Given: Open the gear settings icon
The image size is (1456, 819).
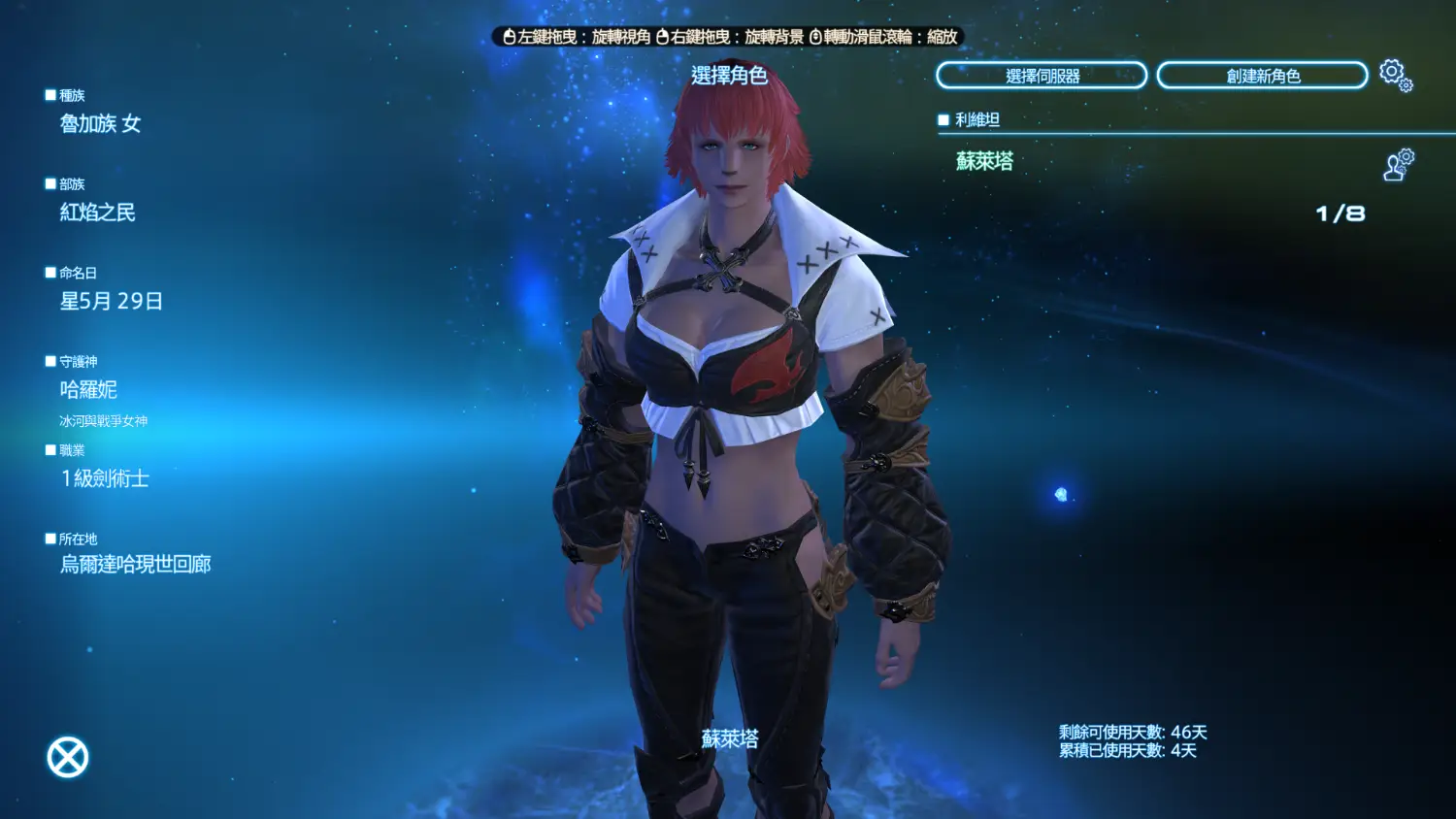Looking at the screenshot, I should tap(1395, 75).
